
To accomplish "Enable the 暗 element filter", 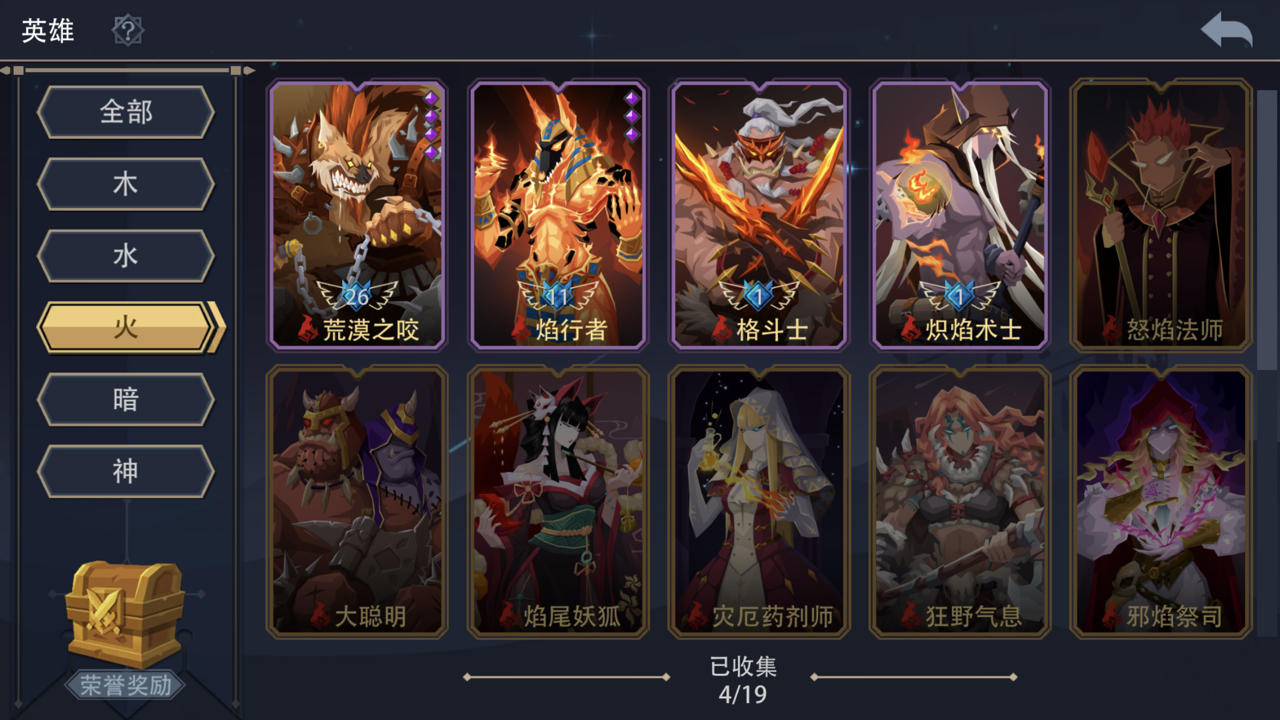I will pyautogui.click(x=126, y=399).
